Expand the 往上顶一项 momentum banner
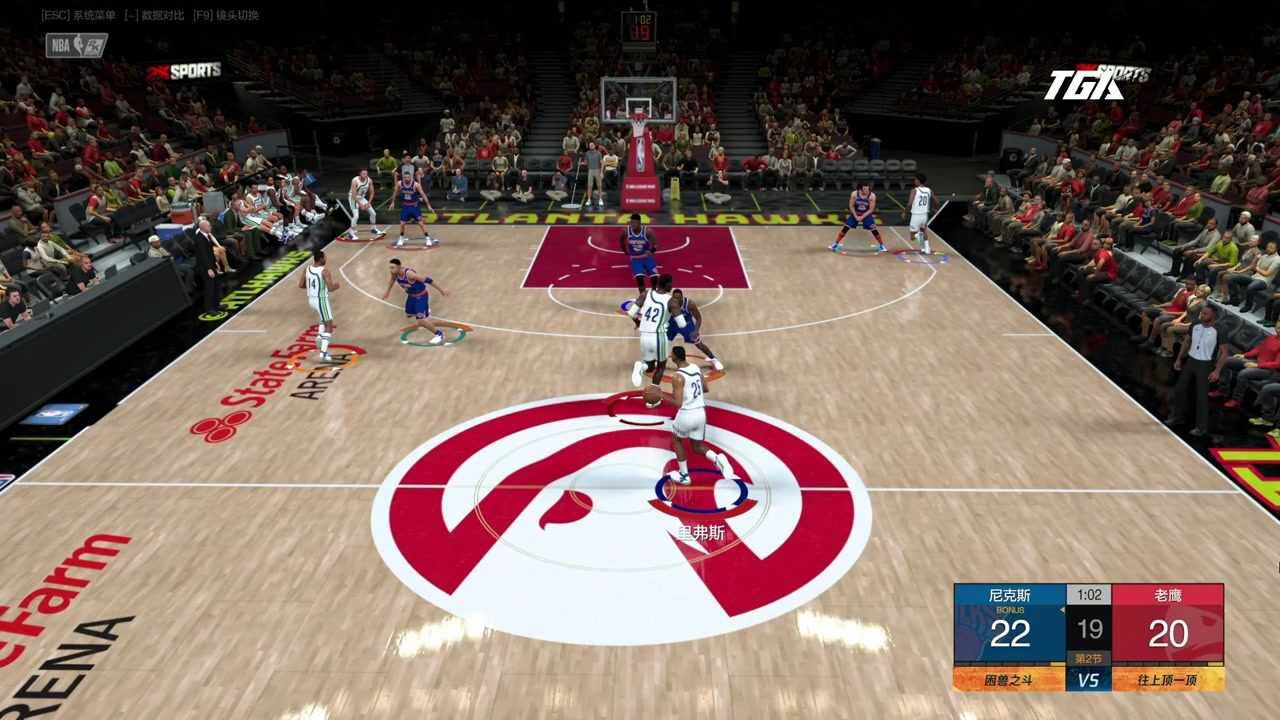This screenshot has height=720, width=1280. [1169, 680]
